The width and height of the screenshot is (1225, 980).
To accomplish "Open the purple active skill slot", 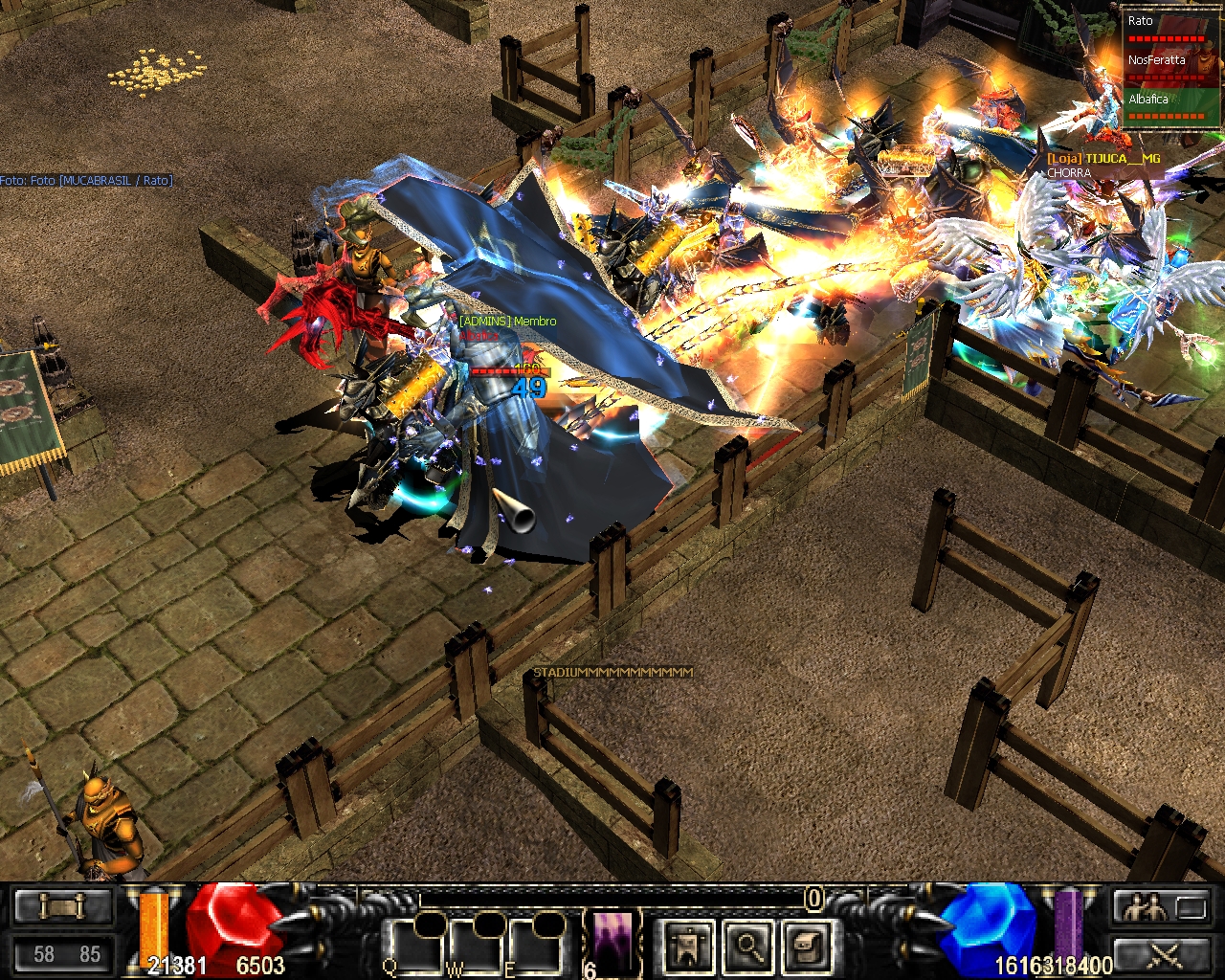I will (613, 940).
